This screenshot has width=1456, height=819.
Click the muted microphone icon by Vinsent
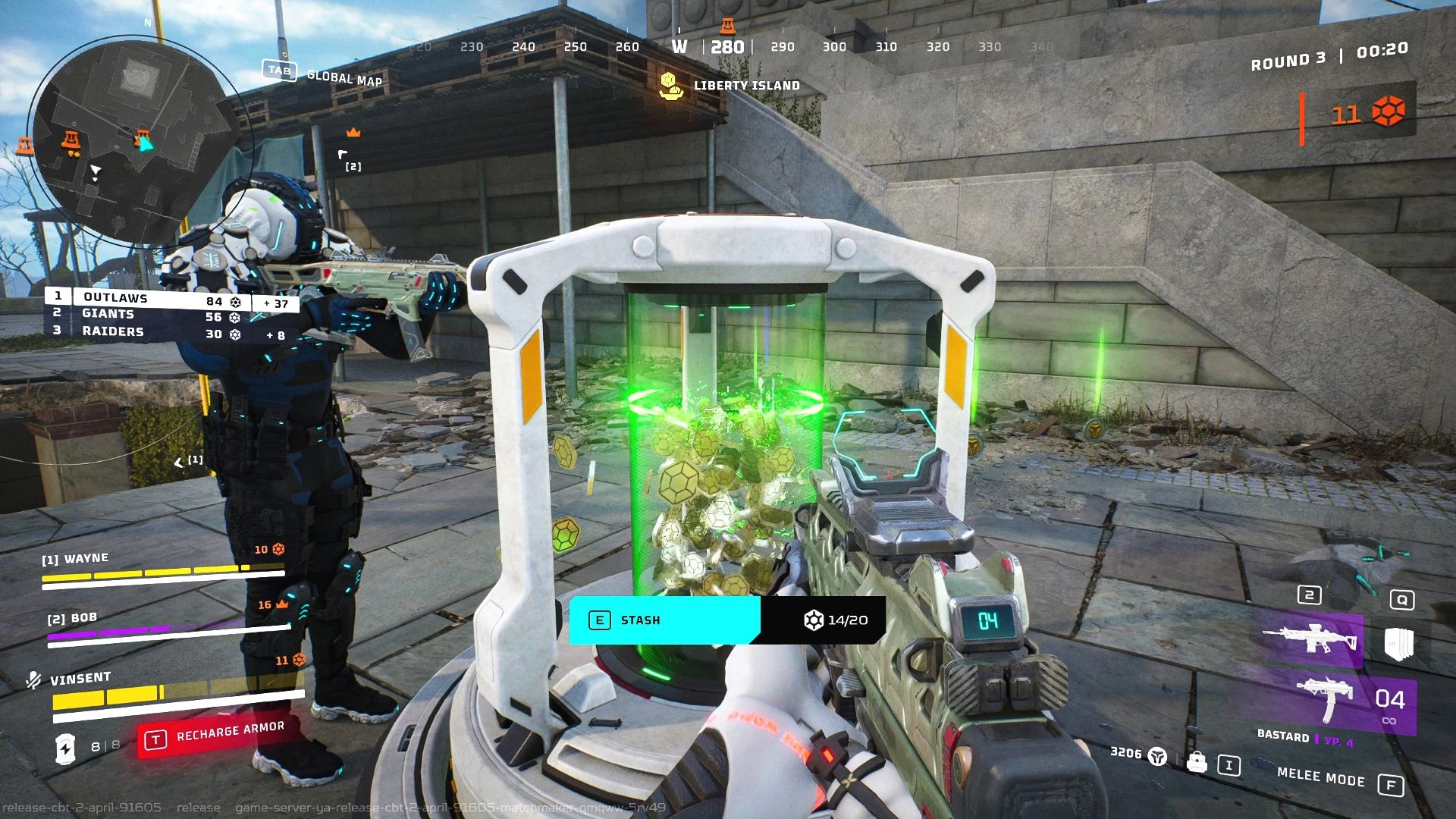coord(33,680)
